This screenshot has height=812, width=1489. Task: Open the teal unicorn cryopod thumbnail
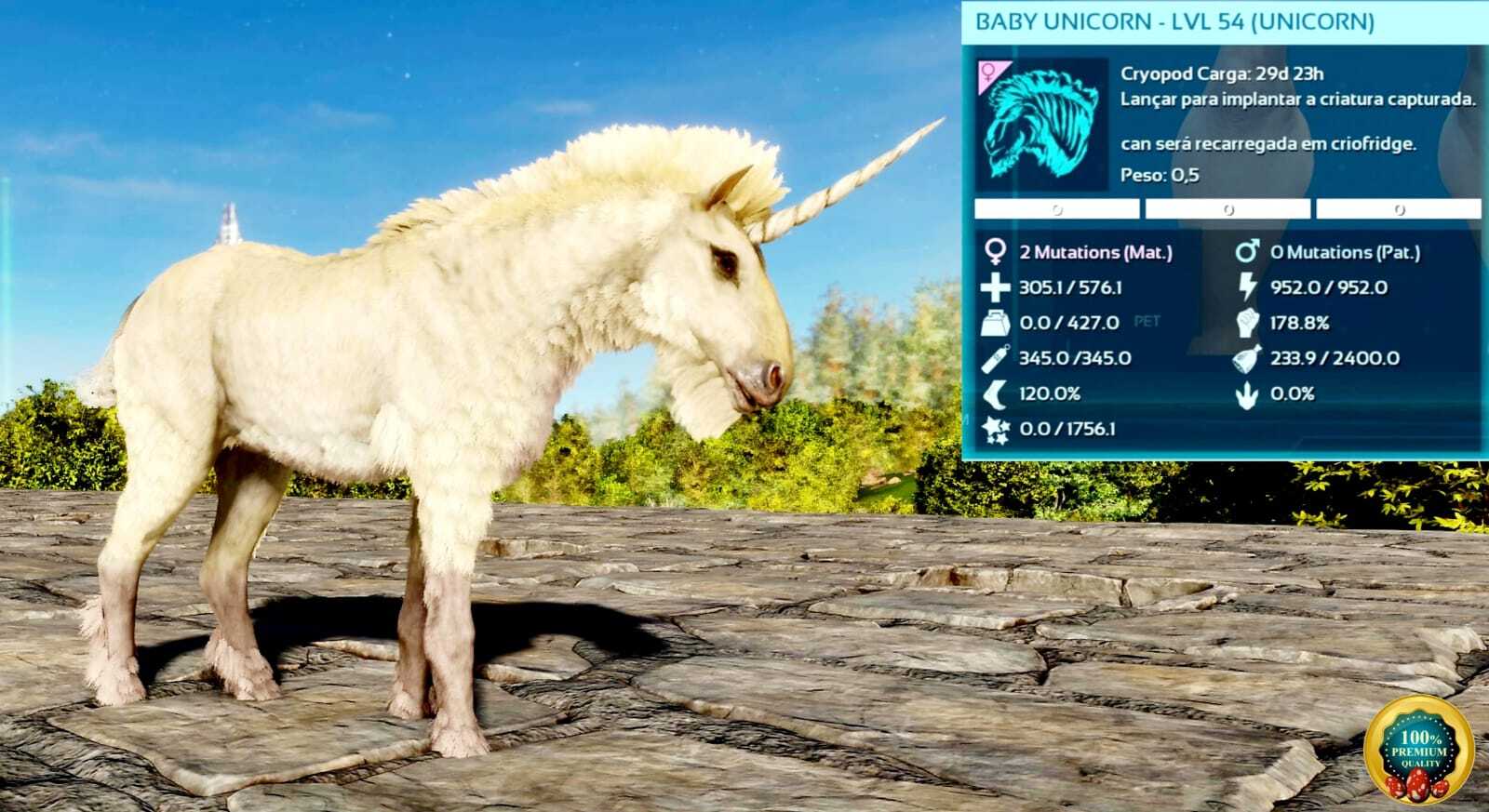1040,126
